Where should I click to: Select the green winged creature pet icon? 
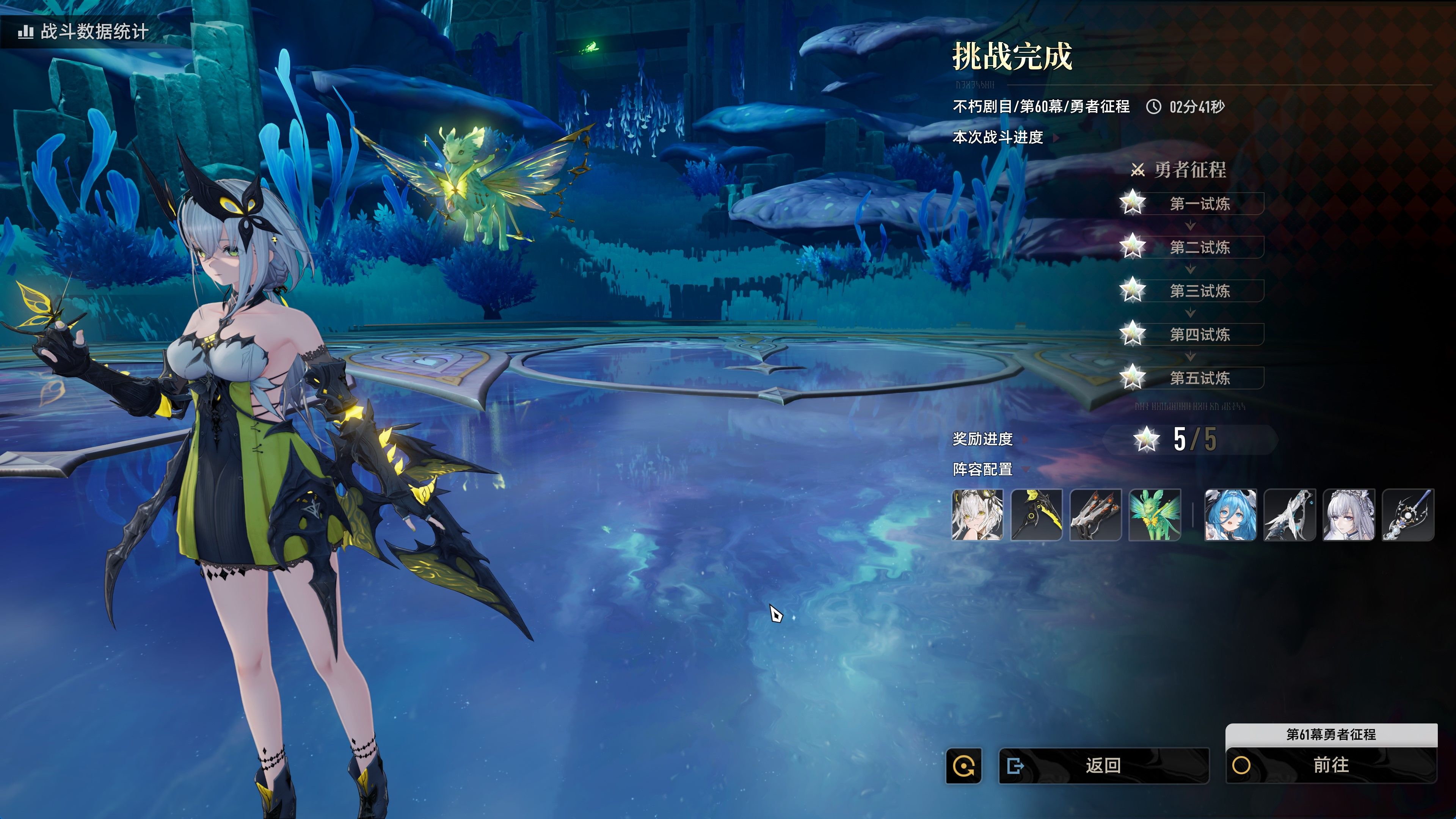tap(1155, 515)
